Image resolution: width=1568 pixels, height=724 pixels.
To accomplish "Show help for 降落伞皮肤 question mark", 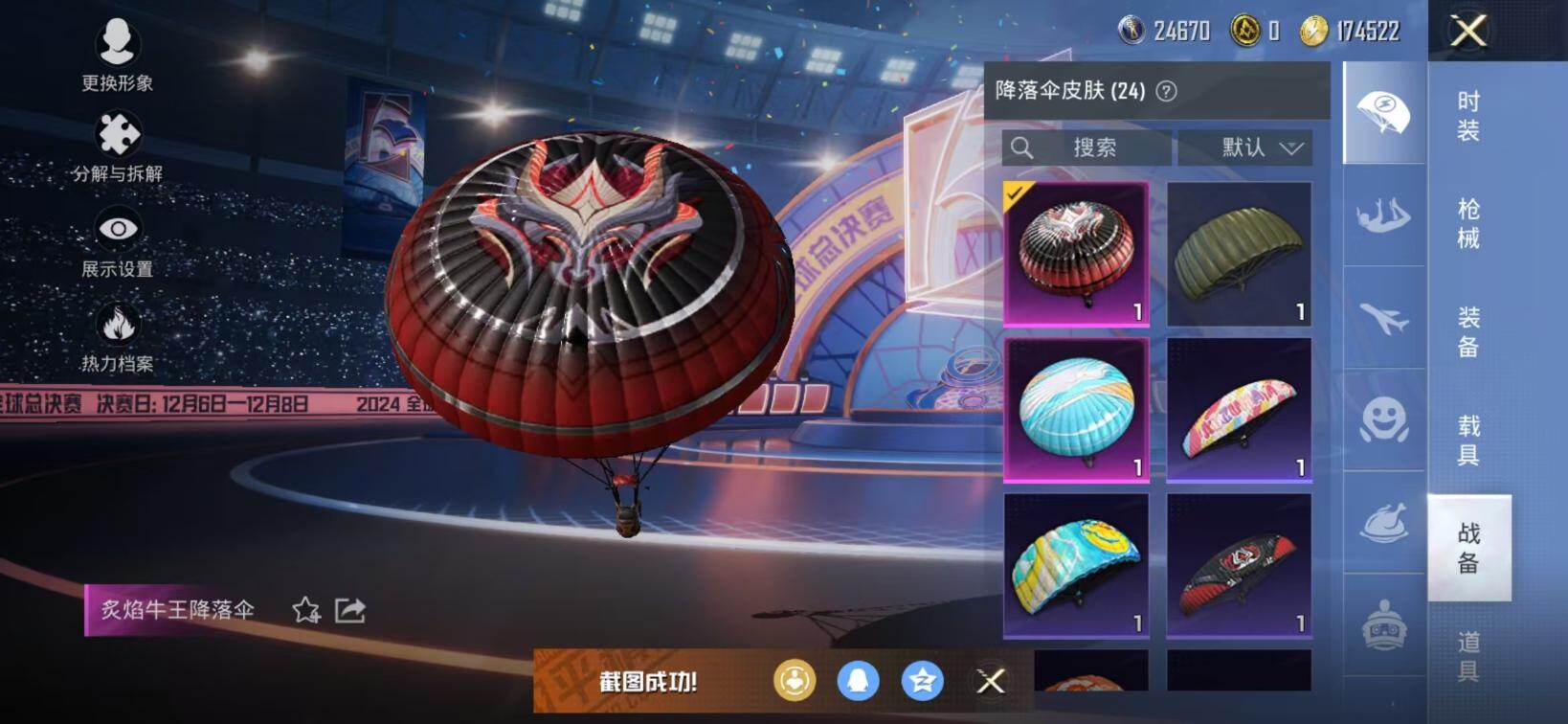I will point(1166,91).
